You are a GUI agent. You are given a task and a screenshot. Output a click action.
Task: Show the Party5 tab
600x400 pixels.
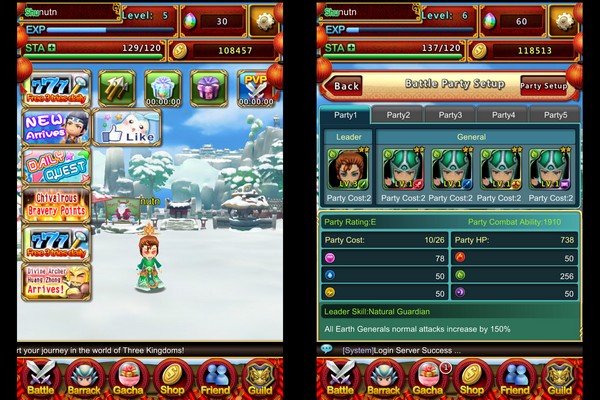(x=554, y=115)
